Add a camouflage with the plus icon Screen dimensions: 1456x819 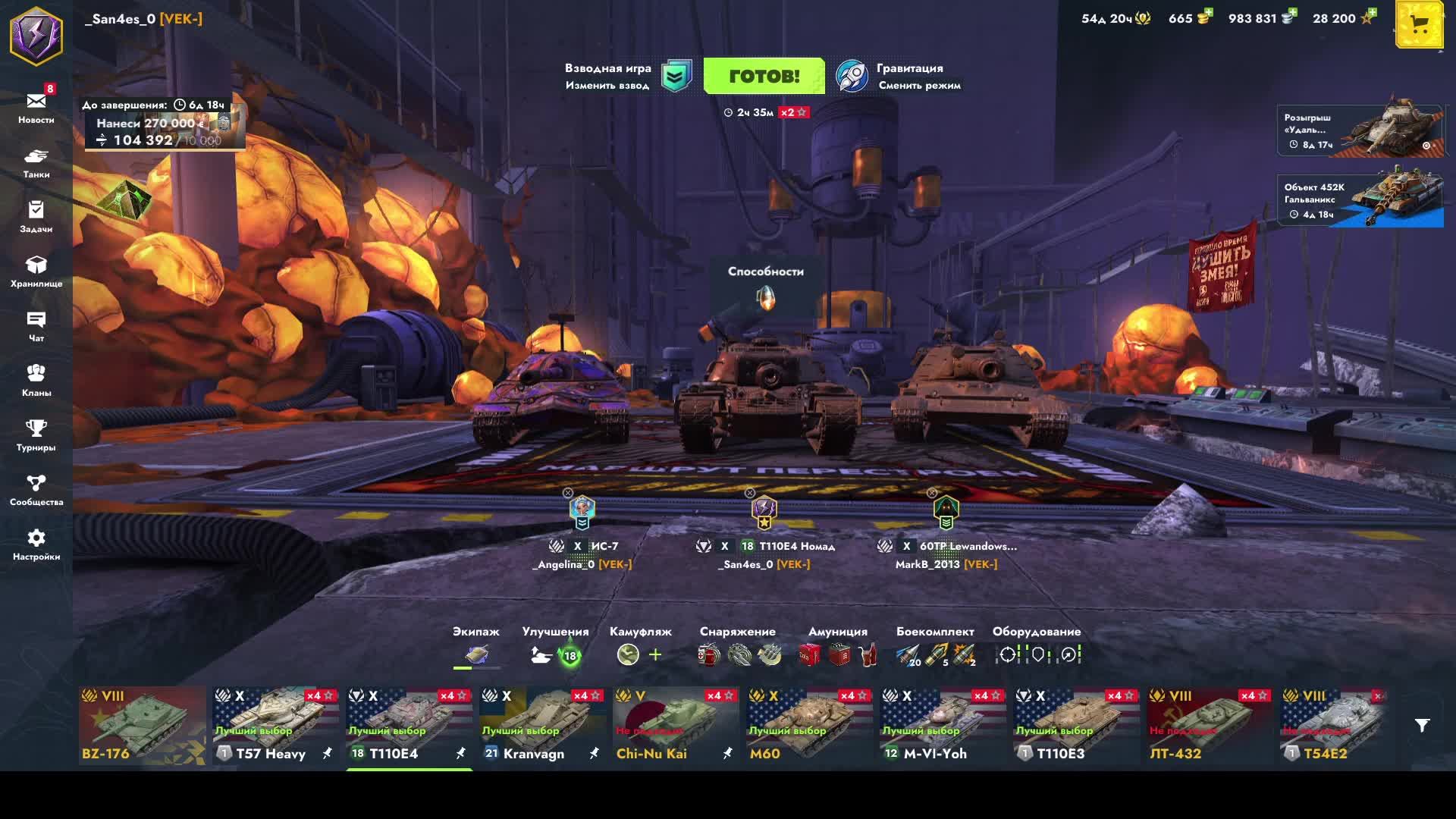pyautogui.click(x=656, y=654)
